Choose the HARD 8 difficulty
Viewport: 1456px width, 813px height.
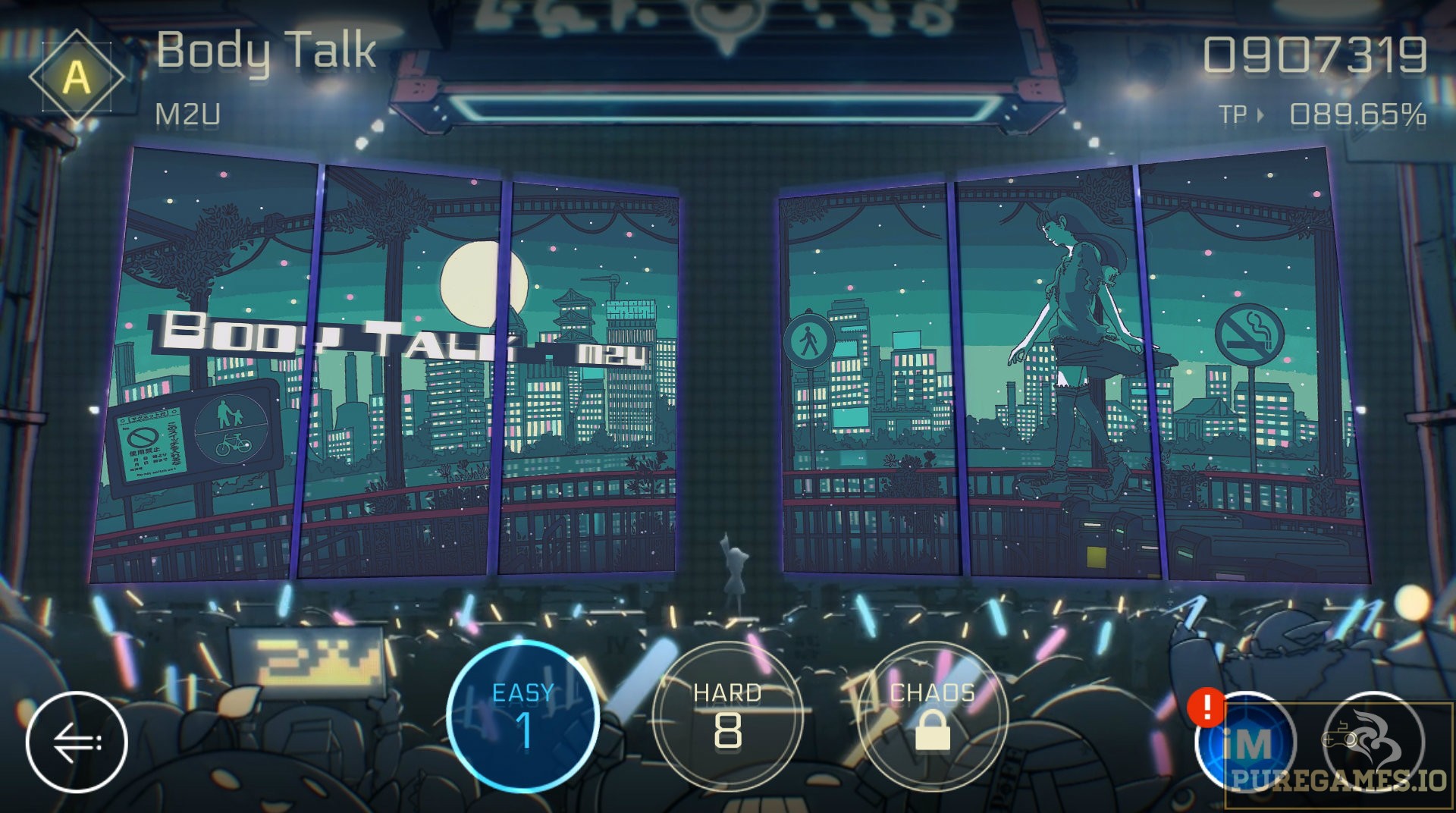coord(727,717)
